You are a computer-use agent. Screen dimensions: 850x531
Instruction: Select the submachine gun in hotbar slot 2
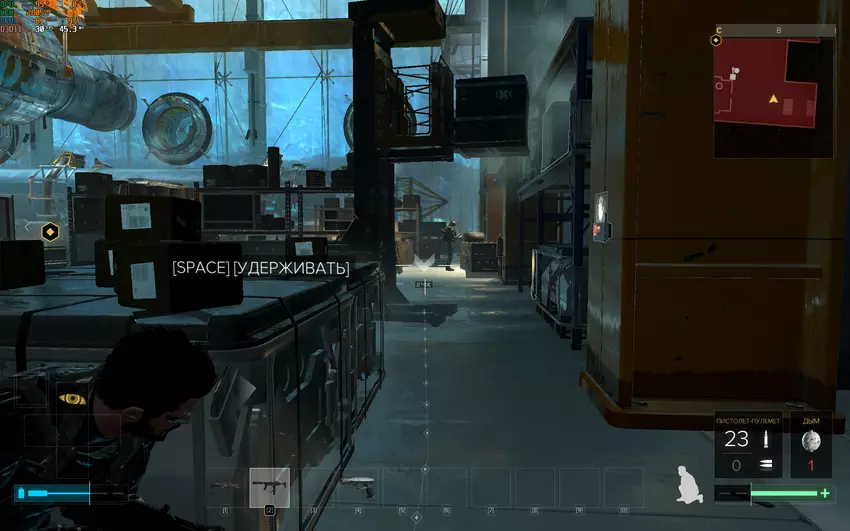[x=269, y=487]
